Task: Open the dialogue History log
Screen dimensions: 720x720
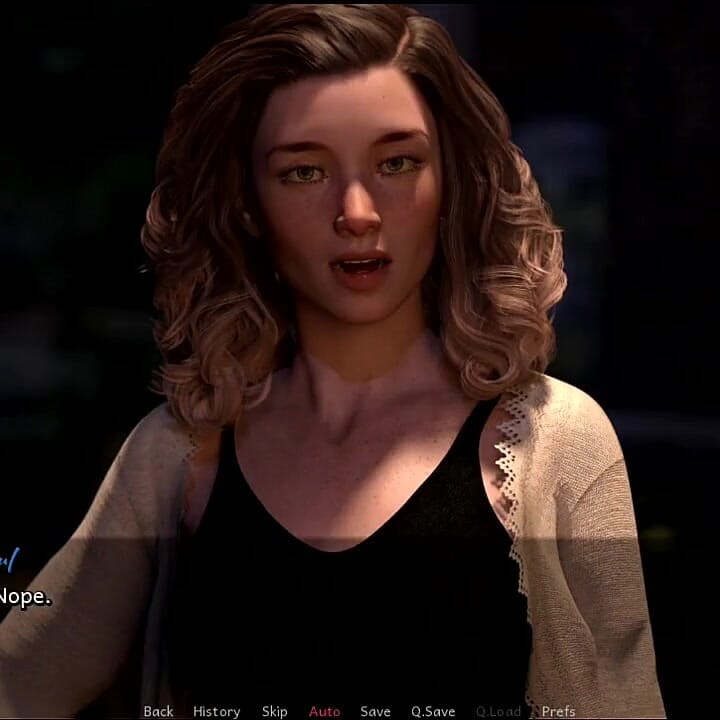Action: click(x=216, y=711)
